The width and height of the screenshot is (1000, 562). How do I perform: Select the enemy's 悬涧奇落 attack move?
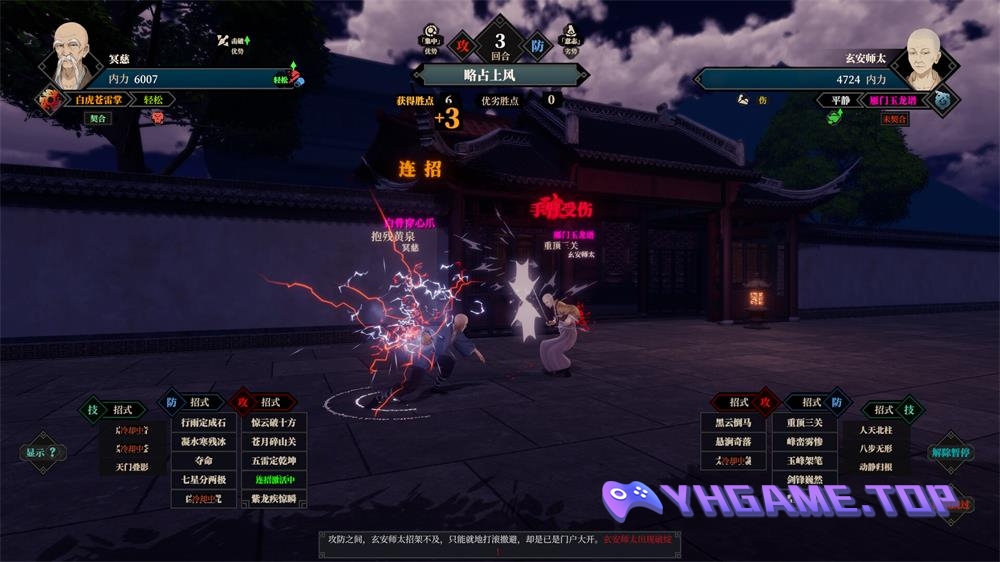(x=734, y=442)
